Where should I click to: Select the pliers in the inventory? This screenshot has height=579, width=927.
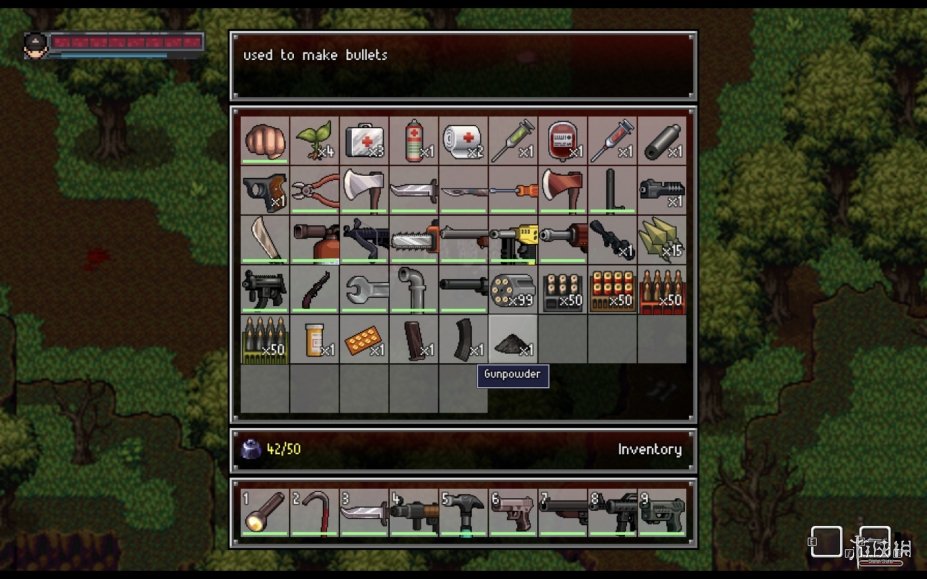[315, 190]
